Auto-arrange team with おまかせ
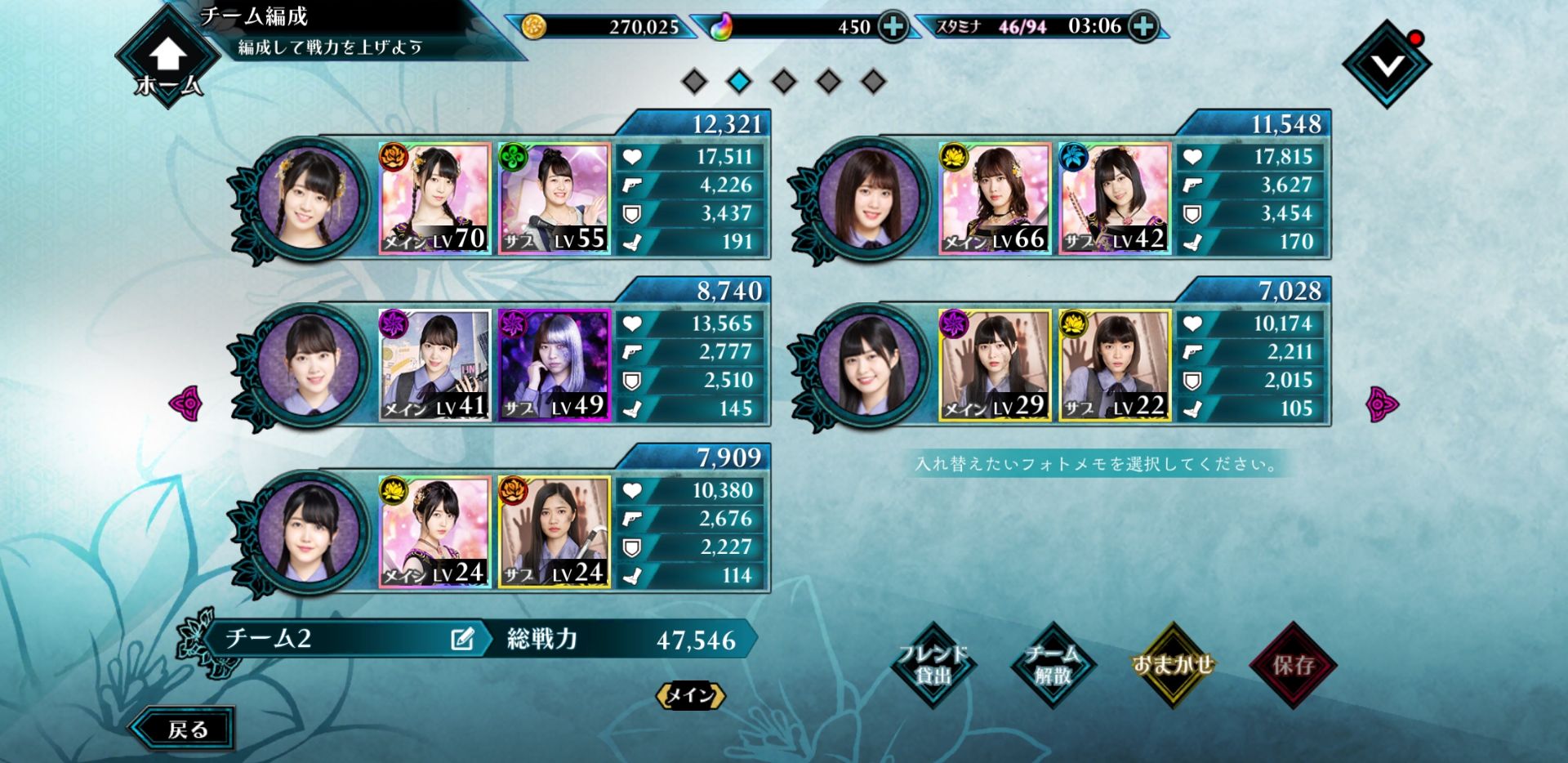 [x=1173, y=665]
